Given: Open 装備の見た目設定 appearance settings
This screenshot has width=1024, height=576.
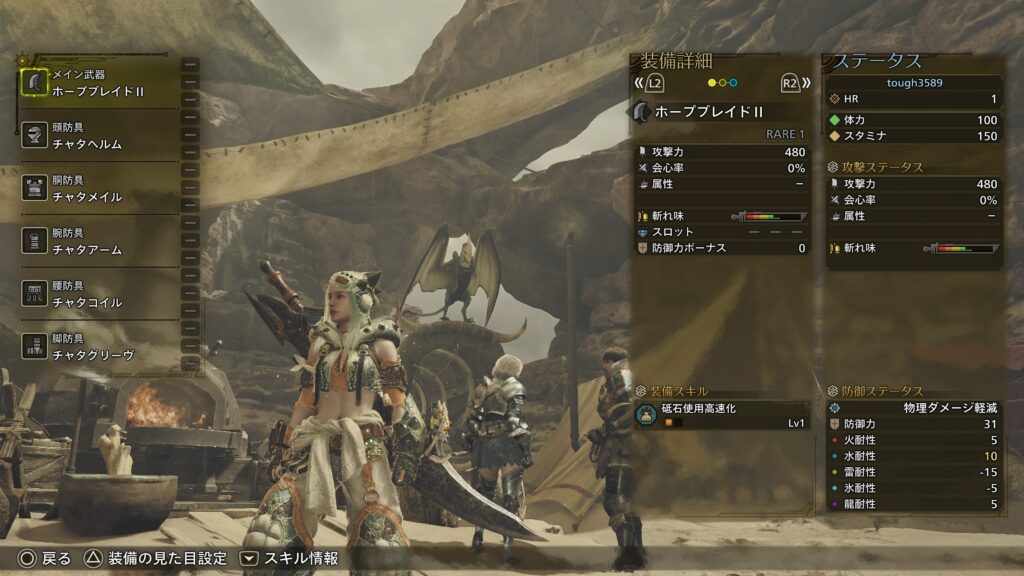Looking at the screenshot, I should (x=156, y=558).
